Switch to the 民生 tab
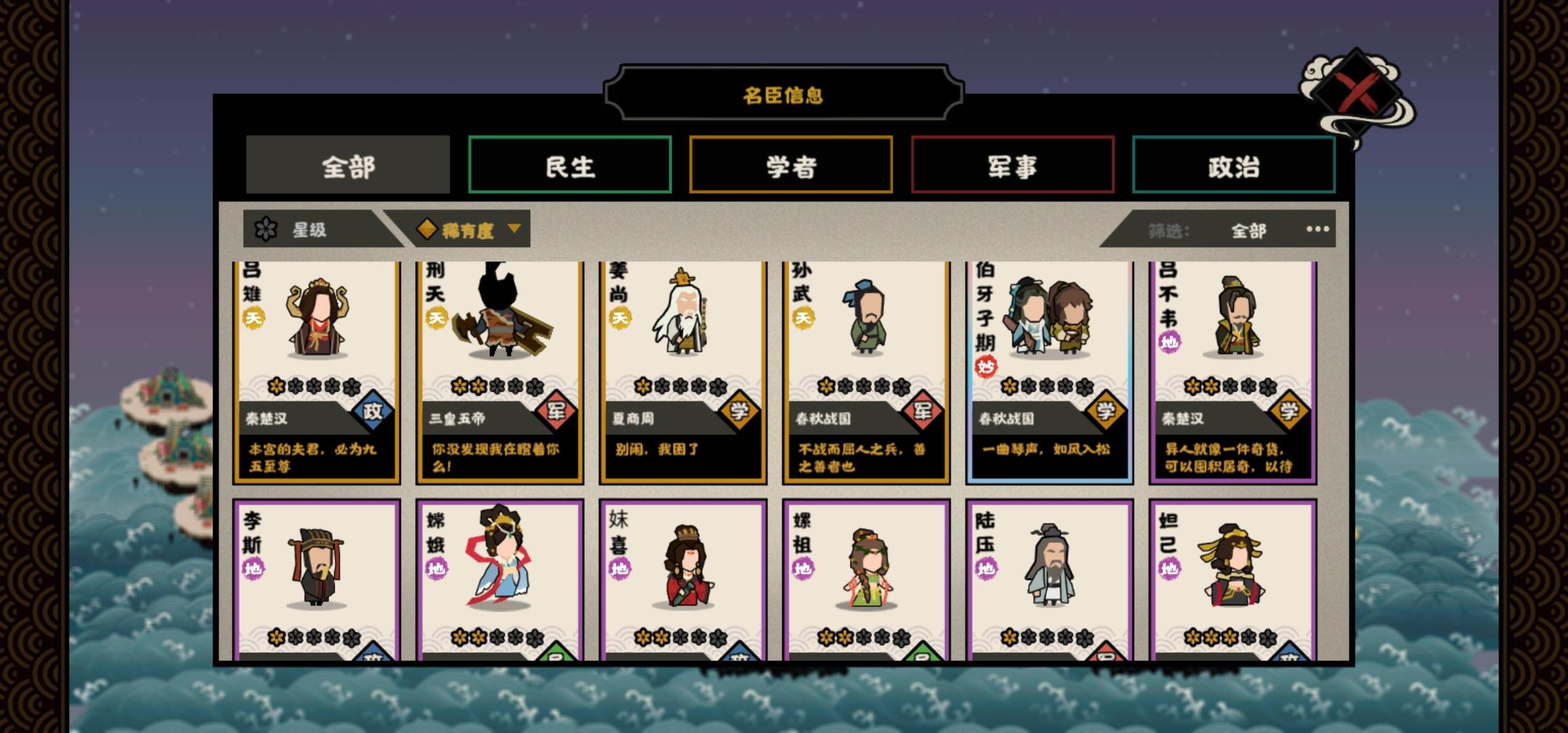Screen dimensions: 1568x733 pos(570,168)
